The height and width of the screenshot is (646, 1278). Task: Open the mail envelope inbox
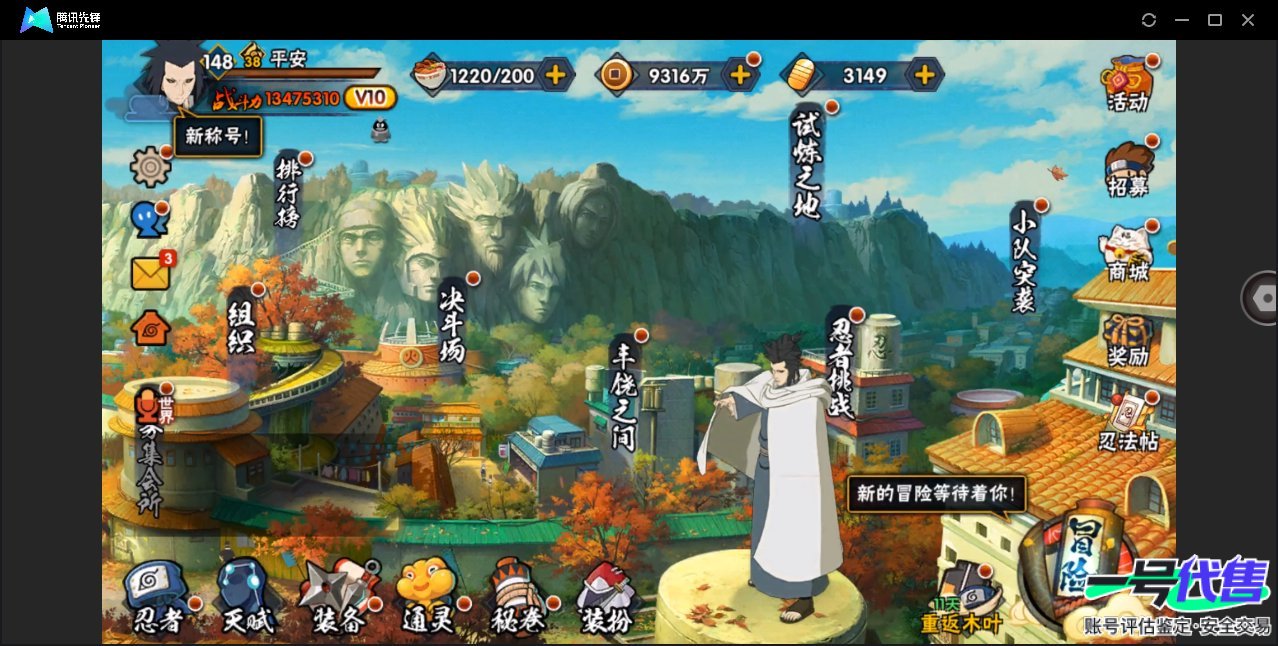pos(150,273)
